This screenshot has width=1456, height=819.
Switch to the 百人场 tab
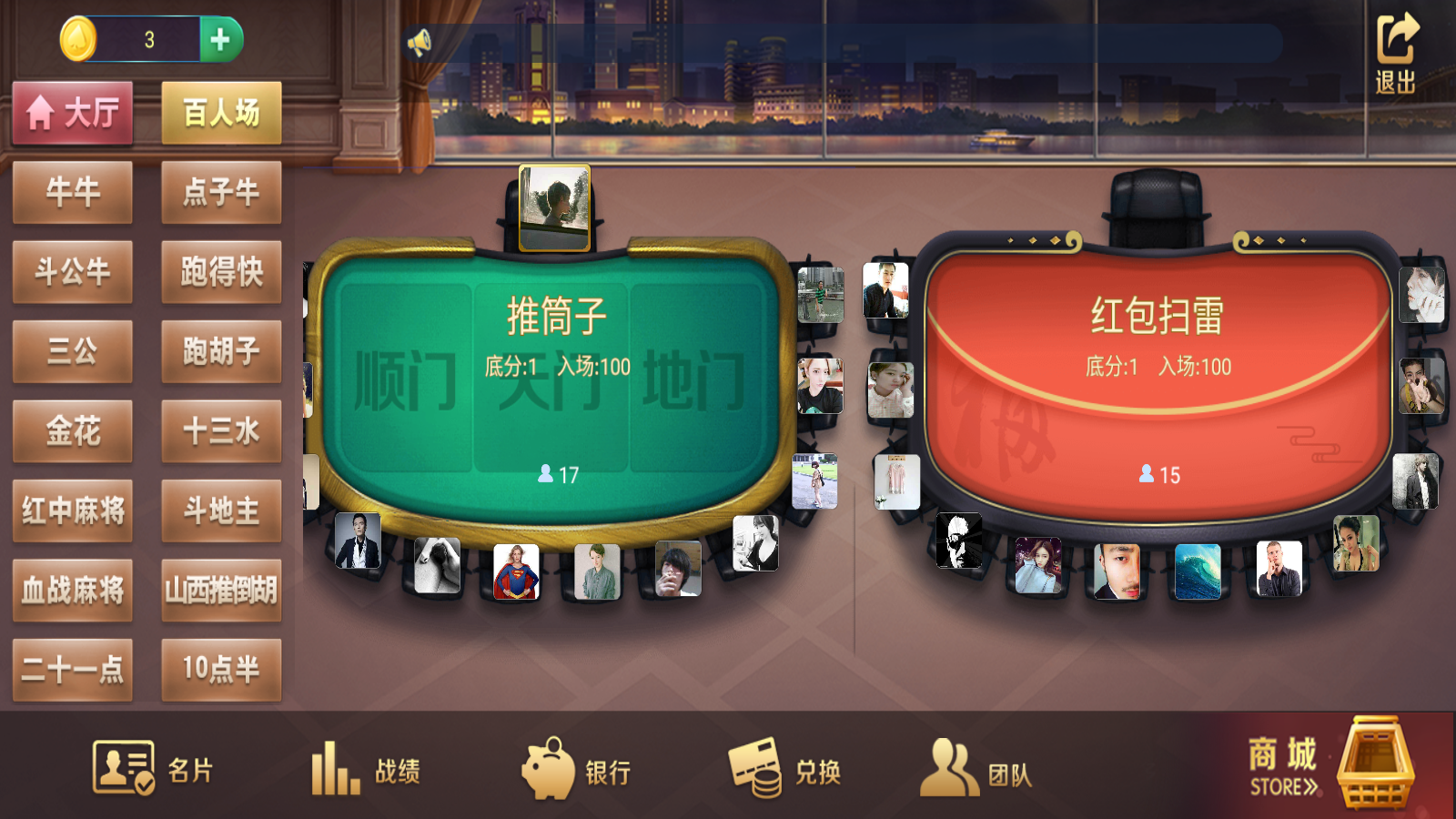(x=221, y=111)
